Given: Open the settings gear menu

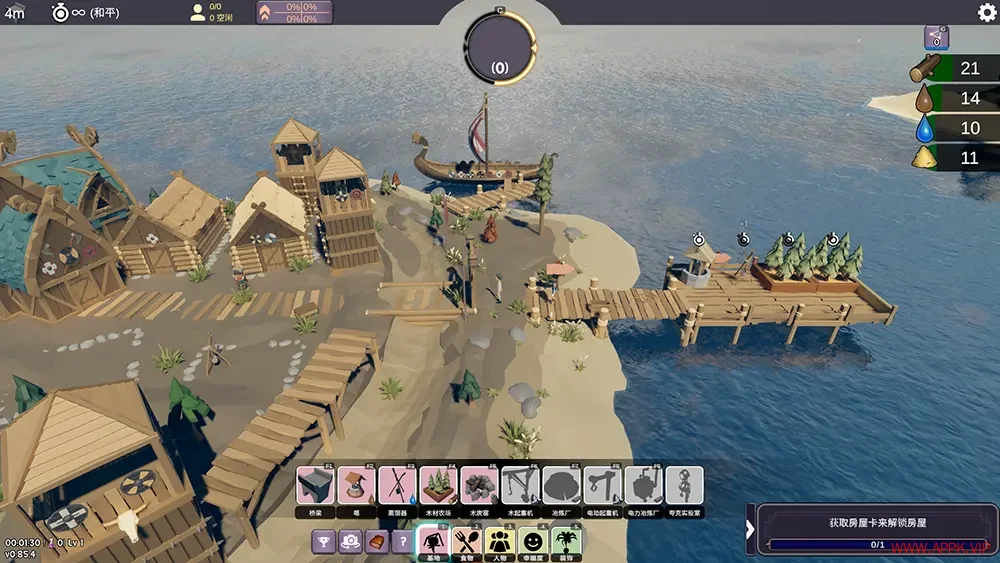Looking at the screenshot, I should (x=986, y=12).
